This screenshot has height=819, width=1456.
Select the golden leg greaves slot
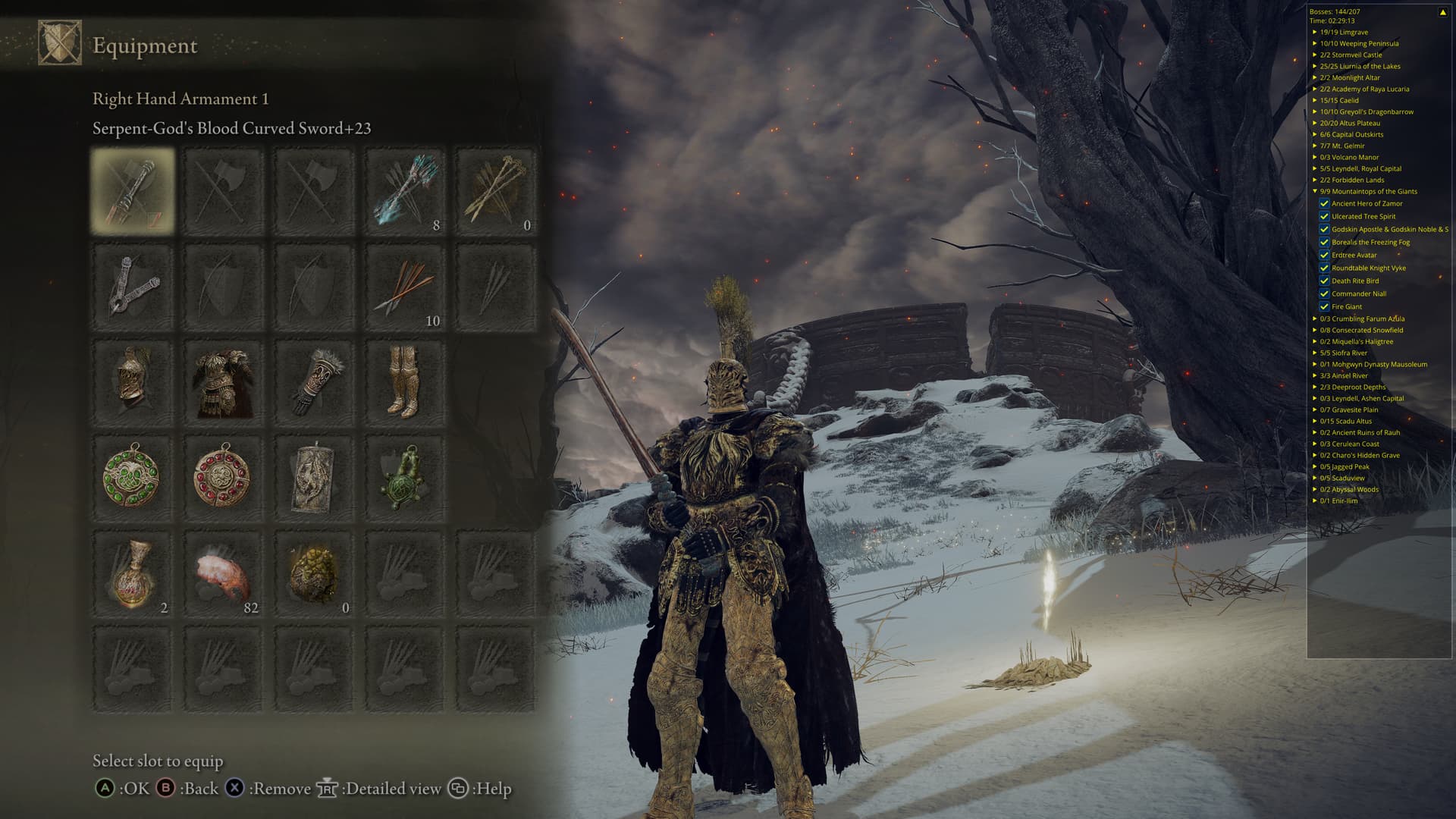pos(404,381)
